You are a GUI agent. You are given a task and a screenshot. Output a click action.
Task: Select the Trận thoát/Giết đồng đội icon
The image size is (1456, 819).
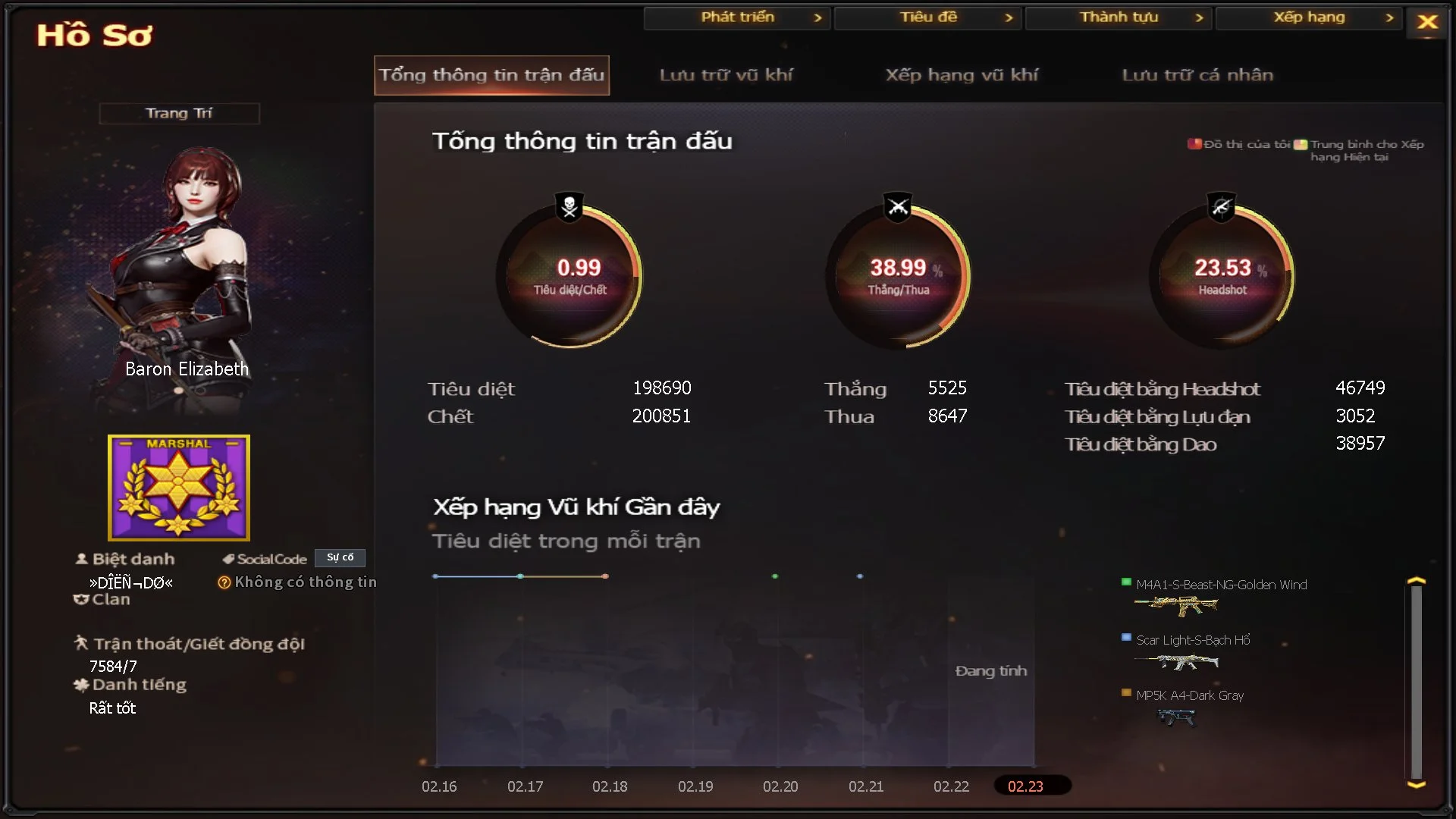point(83,644)
